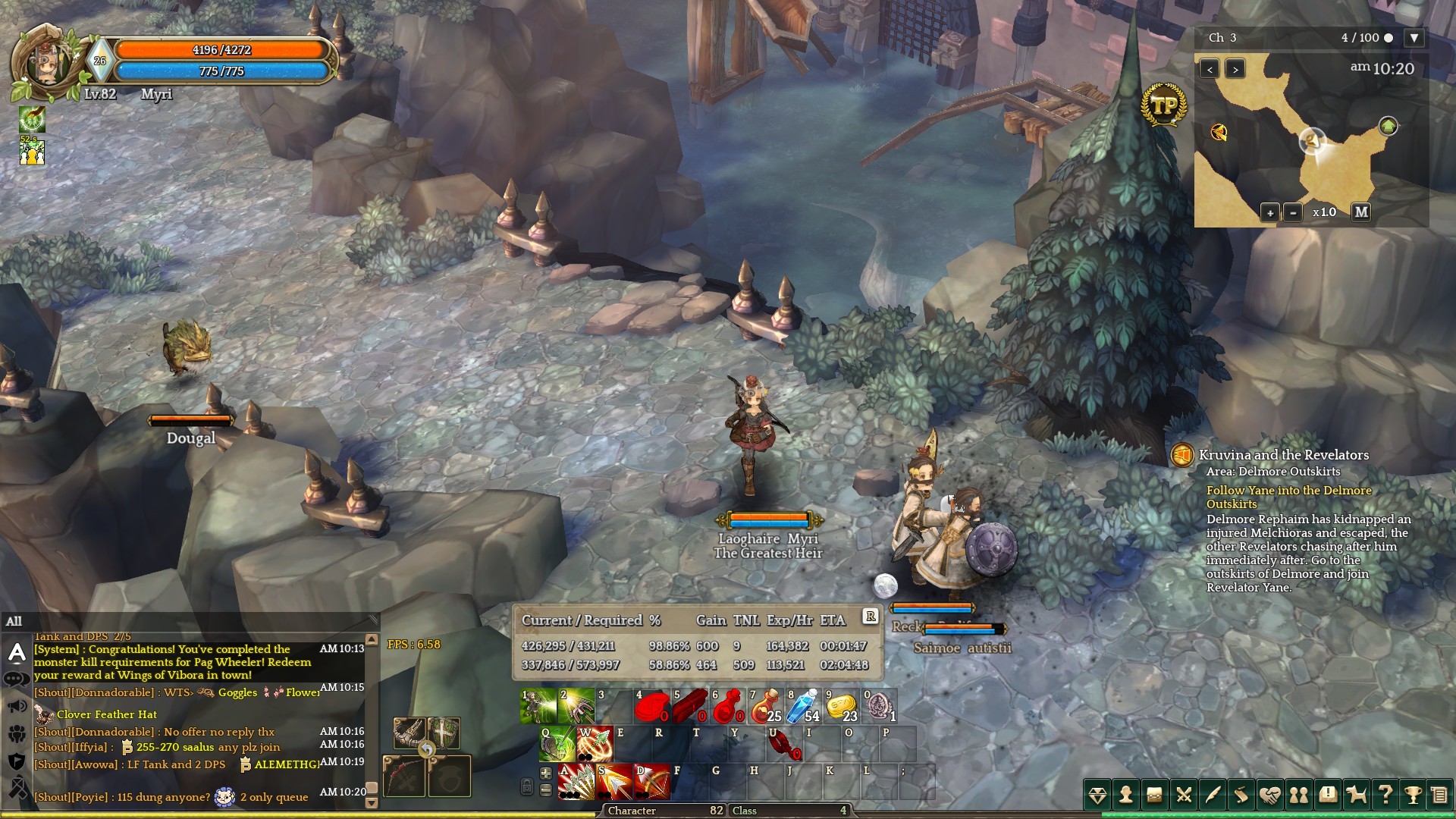This screenshot has width=1456, height=819.
Task: Select the Kruvina and the Revelators quest tracker
Action: [1283, 455]
